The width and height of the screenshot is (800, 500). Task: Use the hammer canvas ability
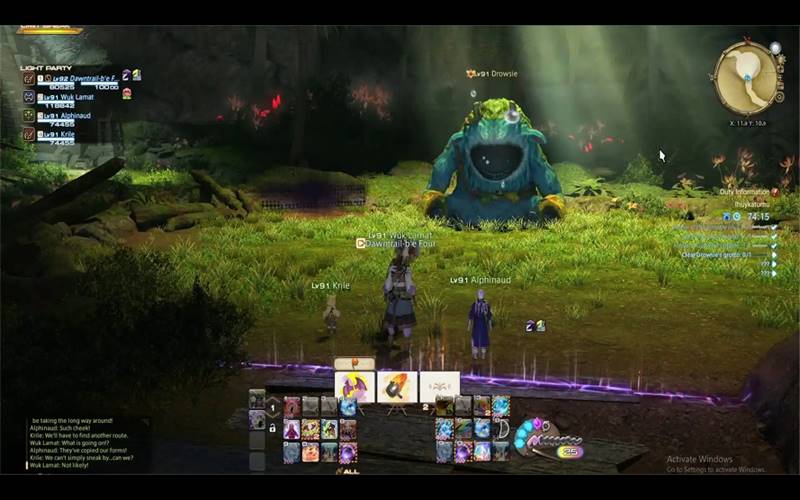point(397,386)
